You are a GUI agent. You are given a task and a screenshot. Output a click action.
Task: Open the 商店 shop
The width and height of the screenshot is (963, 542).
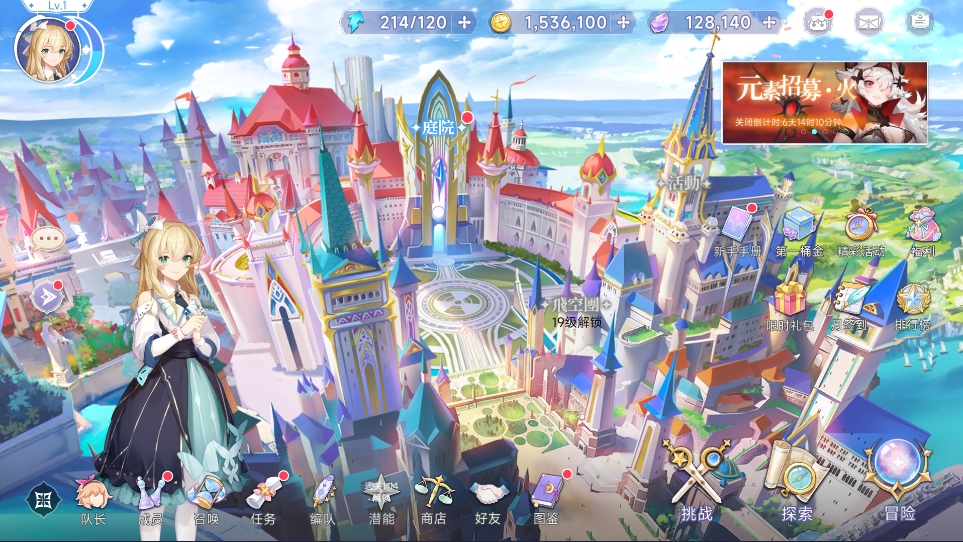(434, 497)
